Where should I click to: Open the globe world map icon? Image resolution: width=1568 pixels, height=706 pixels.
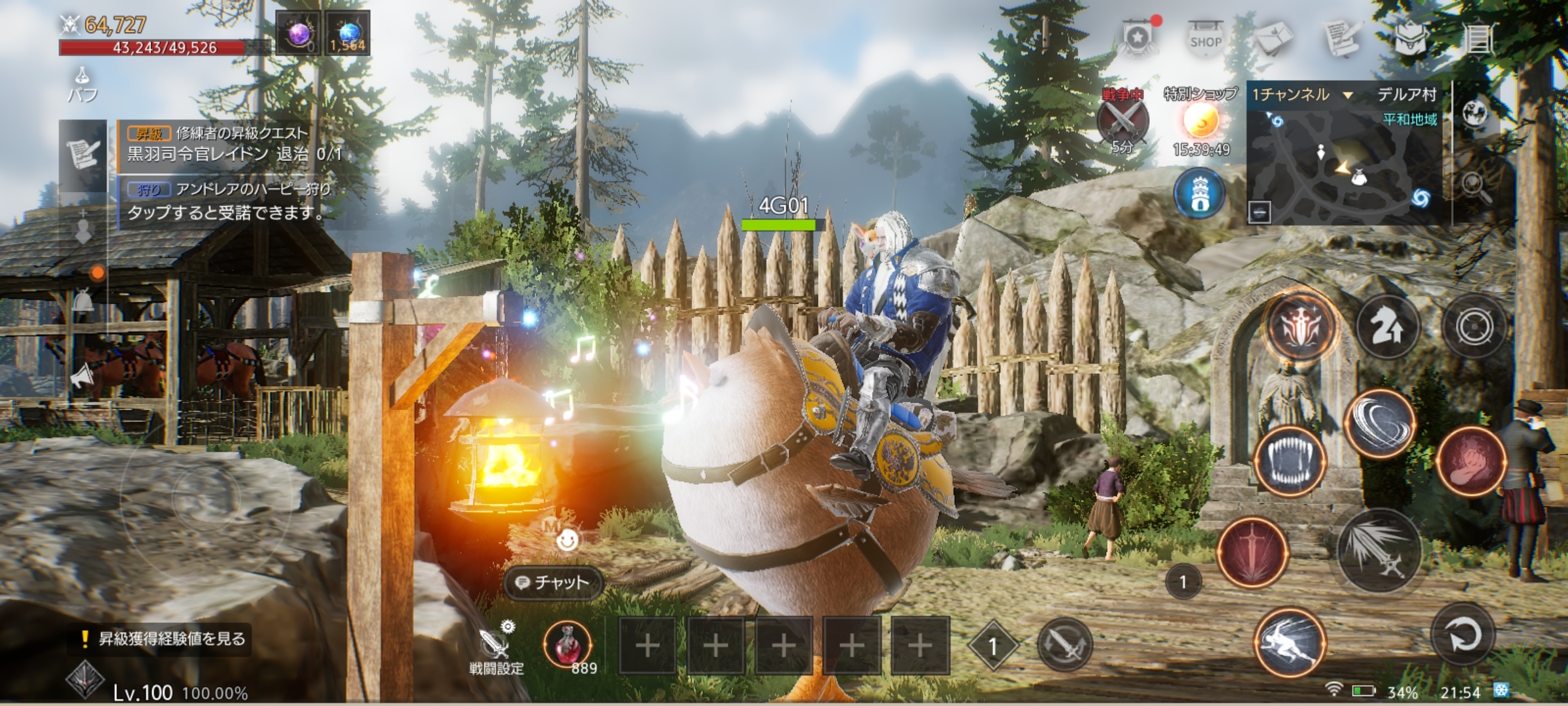point(1475,114)
